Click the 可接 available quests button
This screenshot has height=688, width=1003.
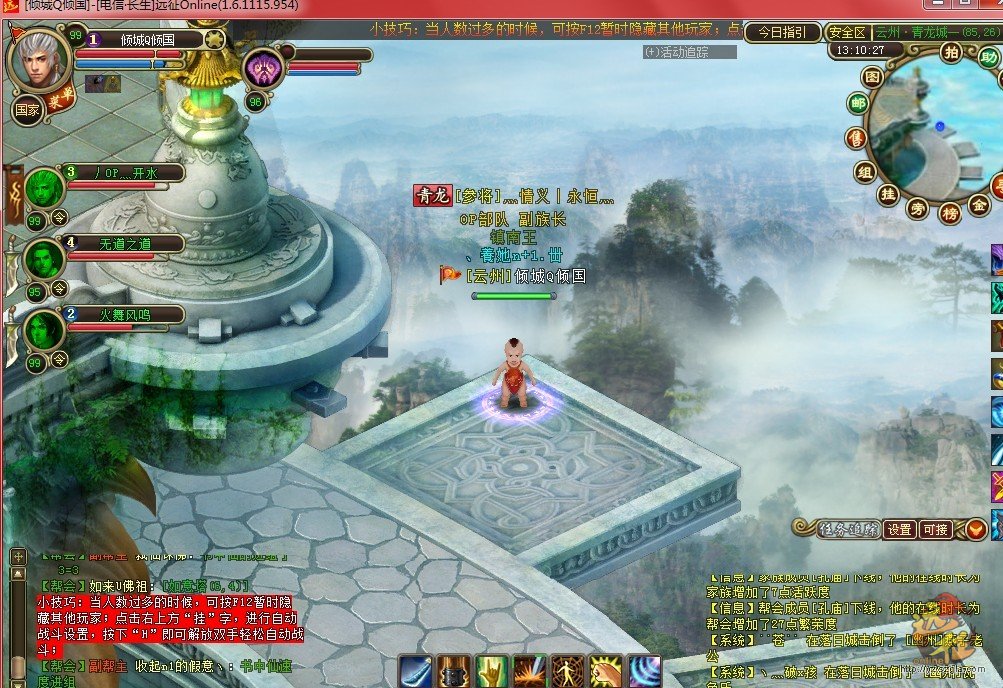click(x=936, y=529)
